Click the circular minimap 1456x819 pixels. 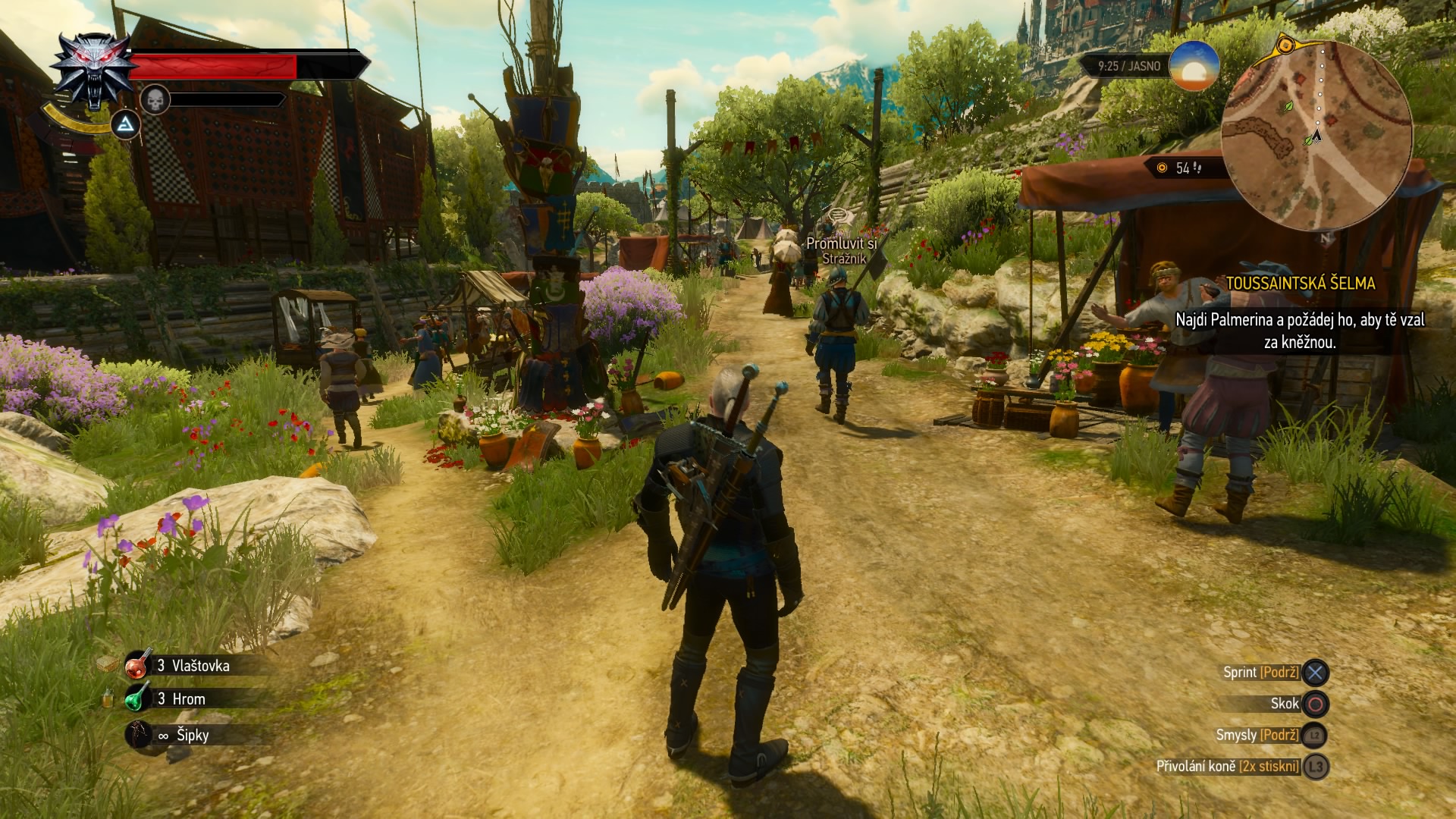click(x=1317, y=133)
